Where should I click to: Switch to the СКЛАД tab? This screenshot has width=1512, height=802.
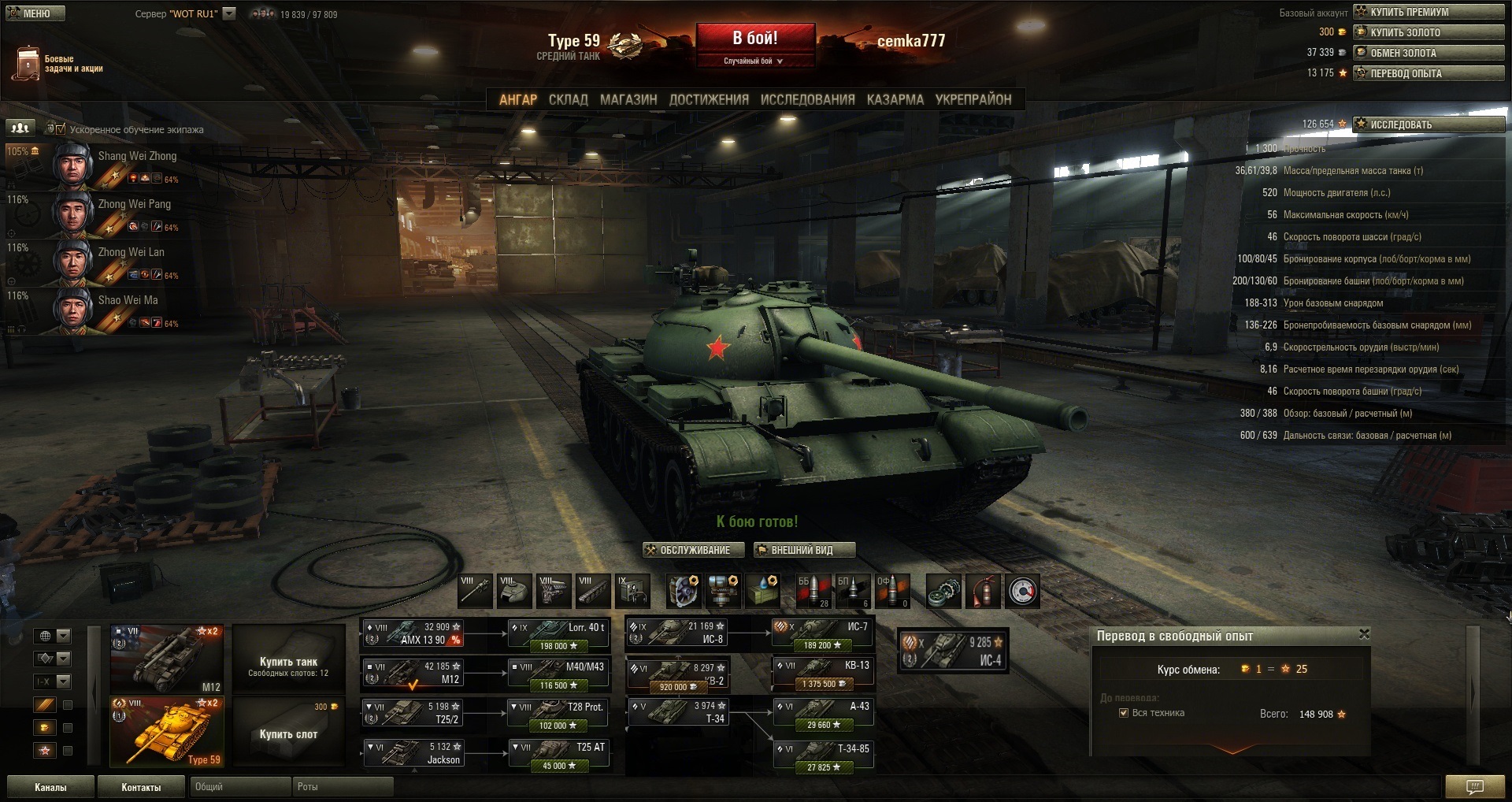pyautogui.click(x=568, y=99)
